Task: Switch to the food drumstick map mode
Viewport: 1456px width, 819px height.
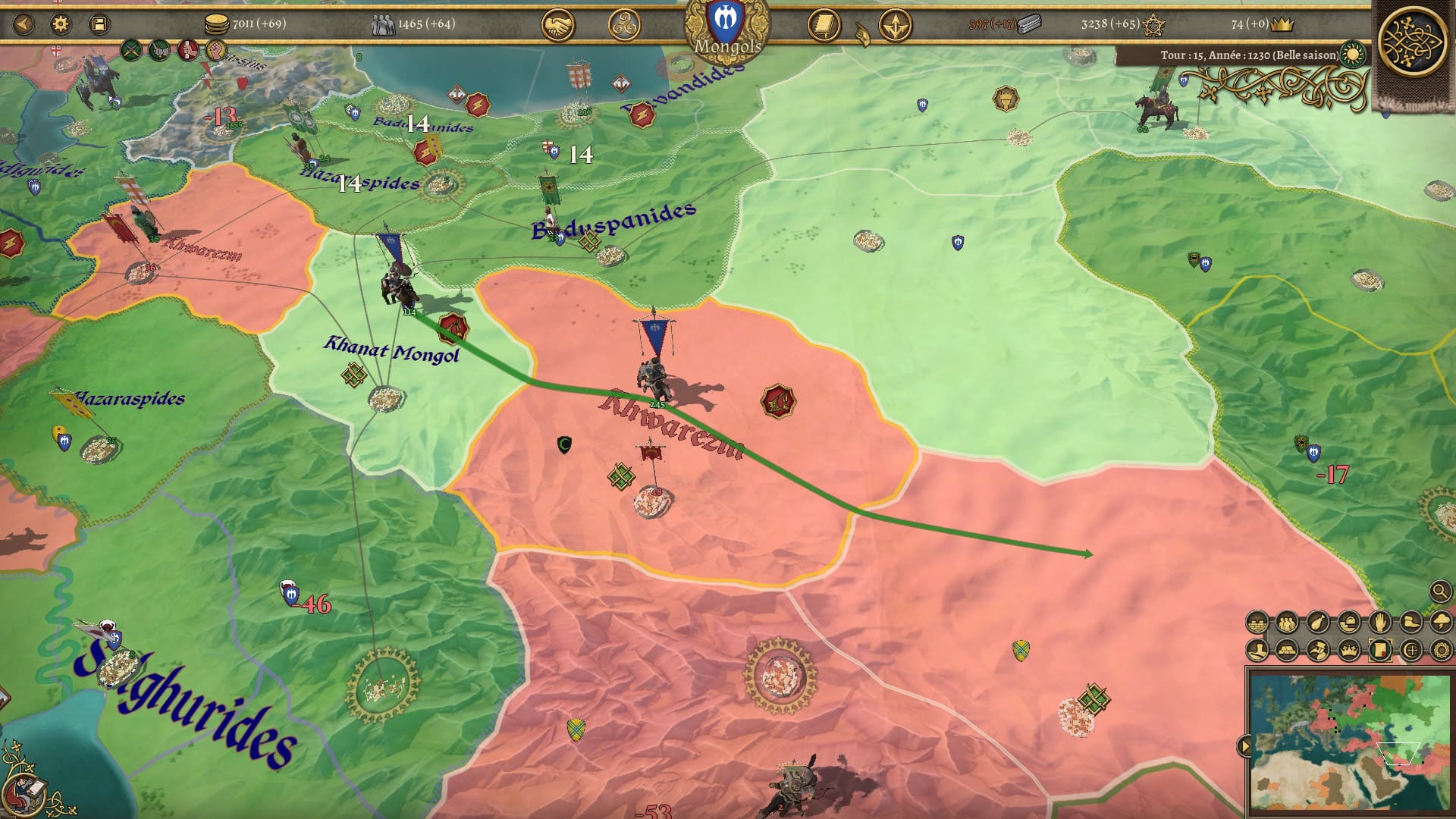Action: [1318, 623]
